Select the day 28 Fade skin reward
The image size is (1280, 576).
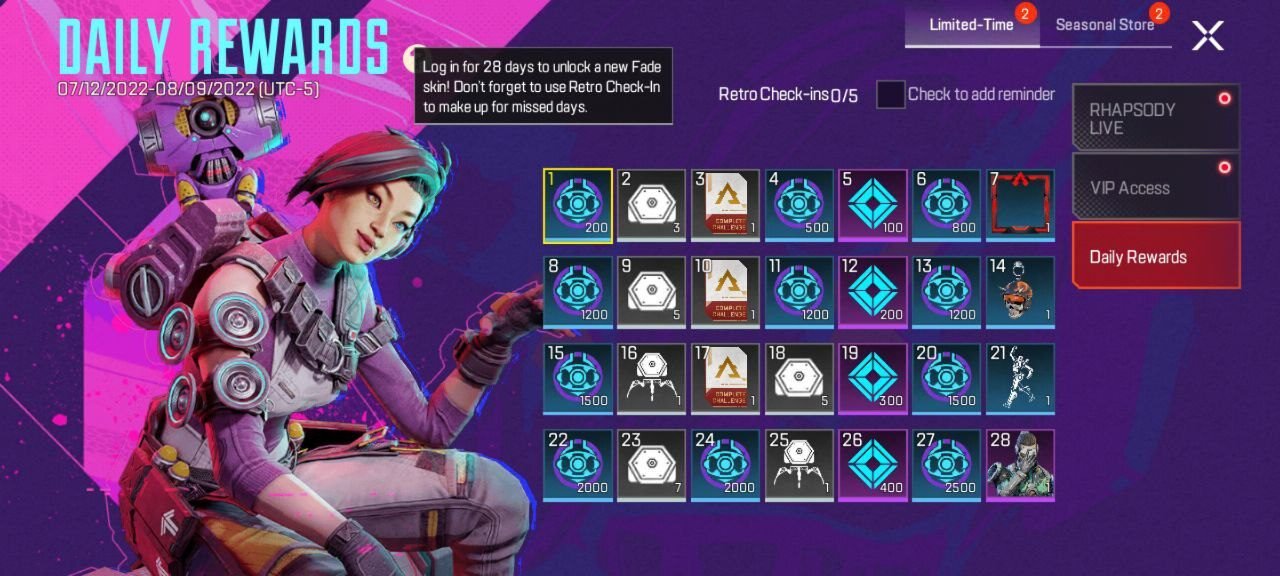1020,465
